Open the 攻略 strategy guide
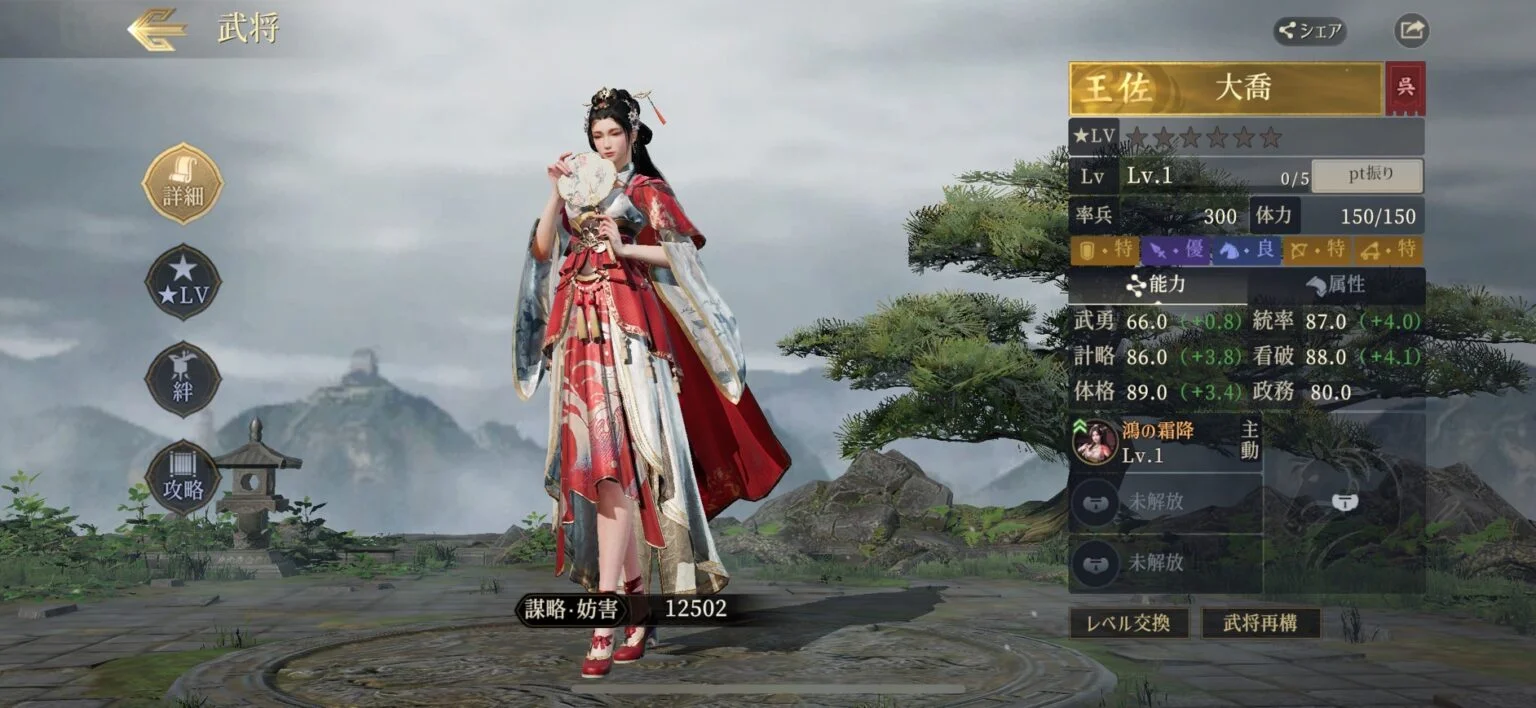The height and width of the screenshot is (708, 1536). (183, 478)
